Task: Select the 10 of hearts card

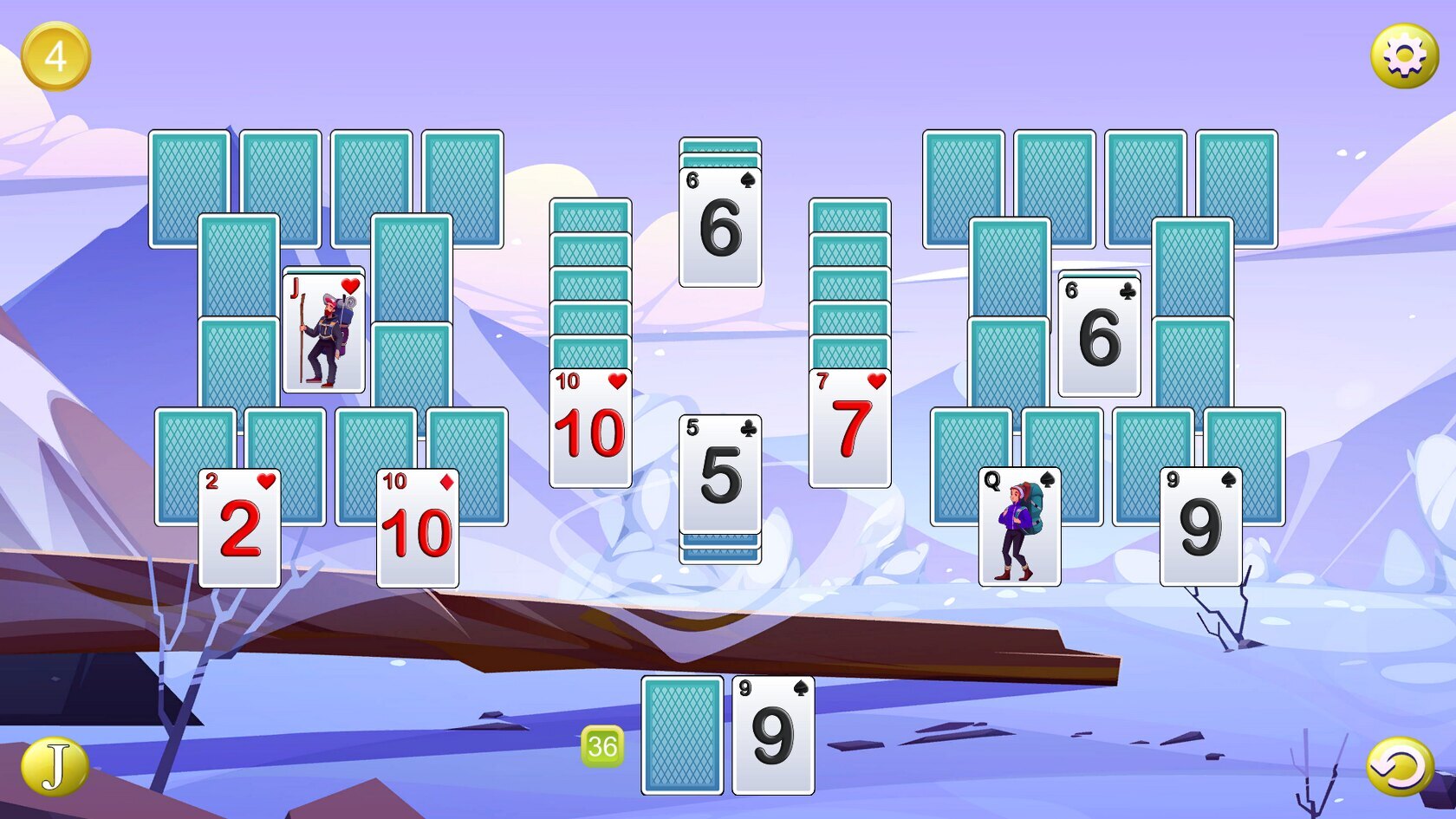Action: (590, 428)
